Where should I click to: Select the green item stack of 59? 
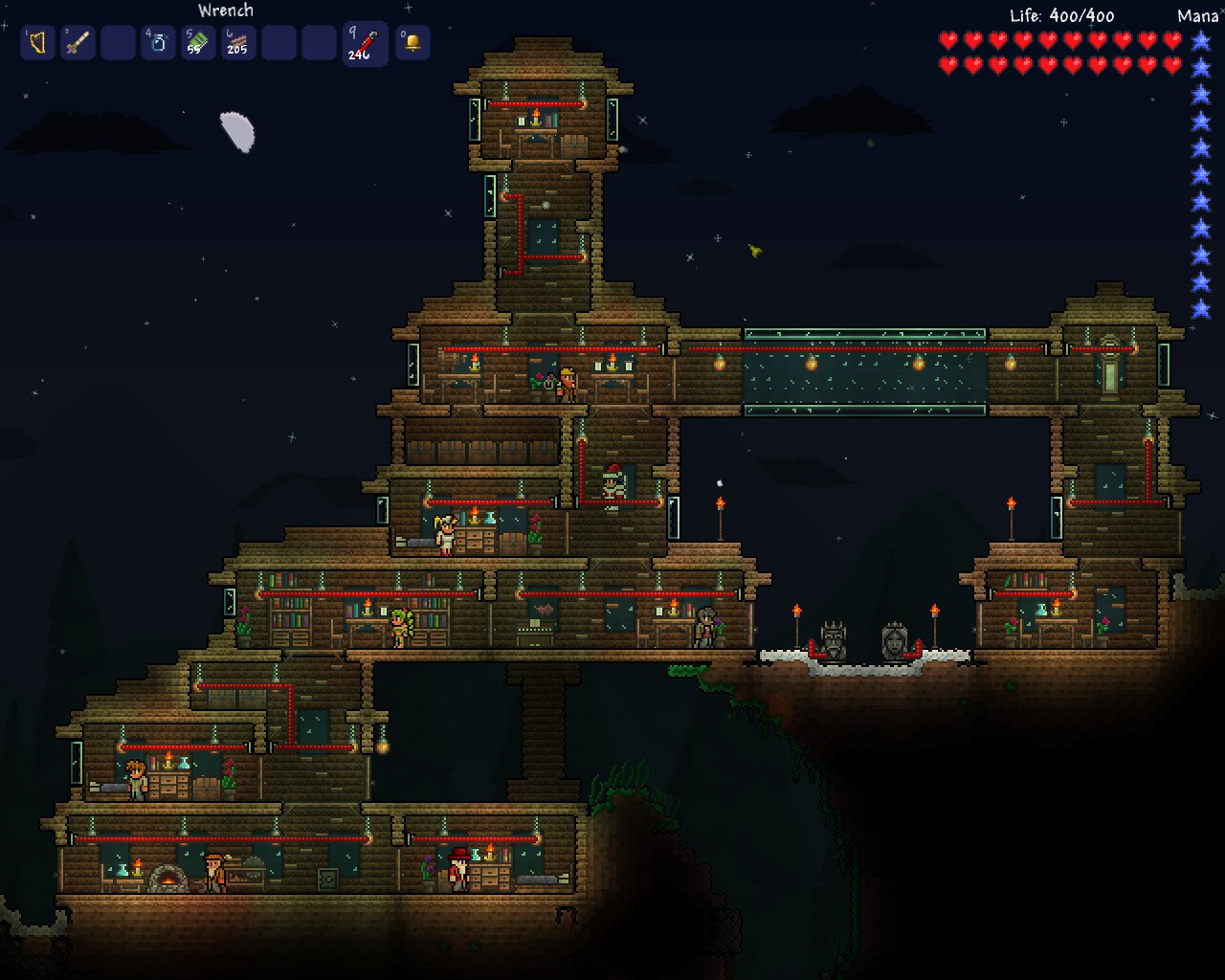coord(198,43)
